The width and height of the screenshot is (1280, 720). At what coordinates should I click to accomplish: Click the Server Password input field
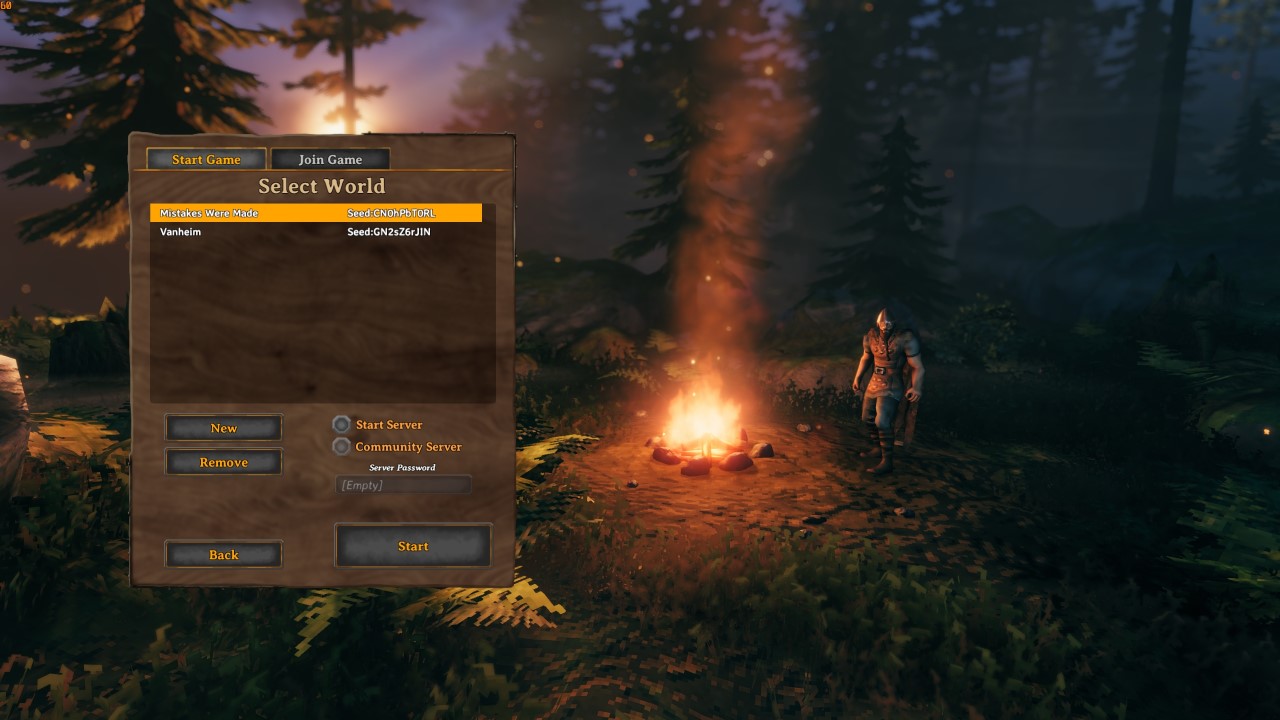pos(403,484)
